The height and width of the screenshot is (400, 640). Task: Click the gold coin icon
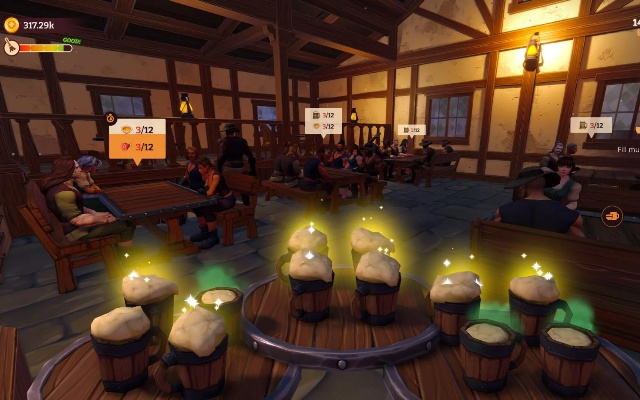click(11, 24)
